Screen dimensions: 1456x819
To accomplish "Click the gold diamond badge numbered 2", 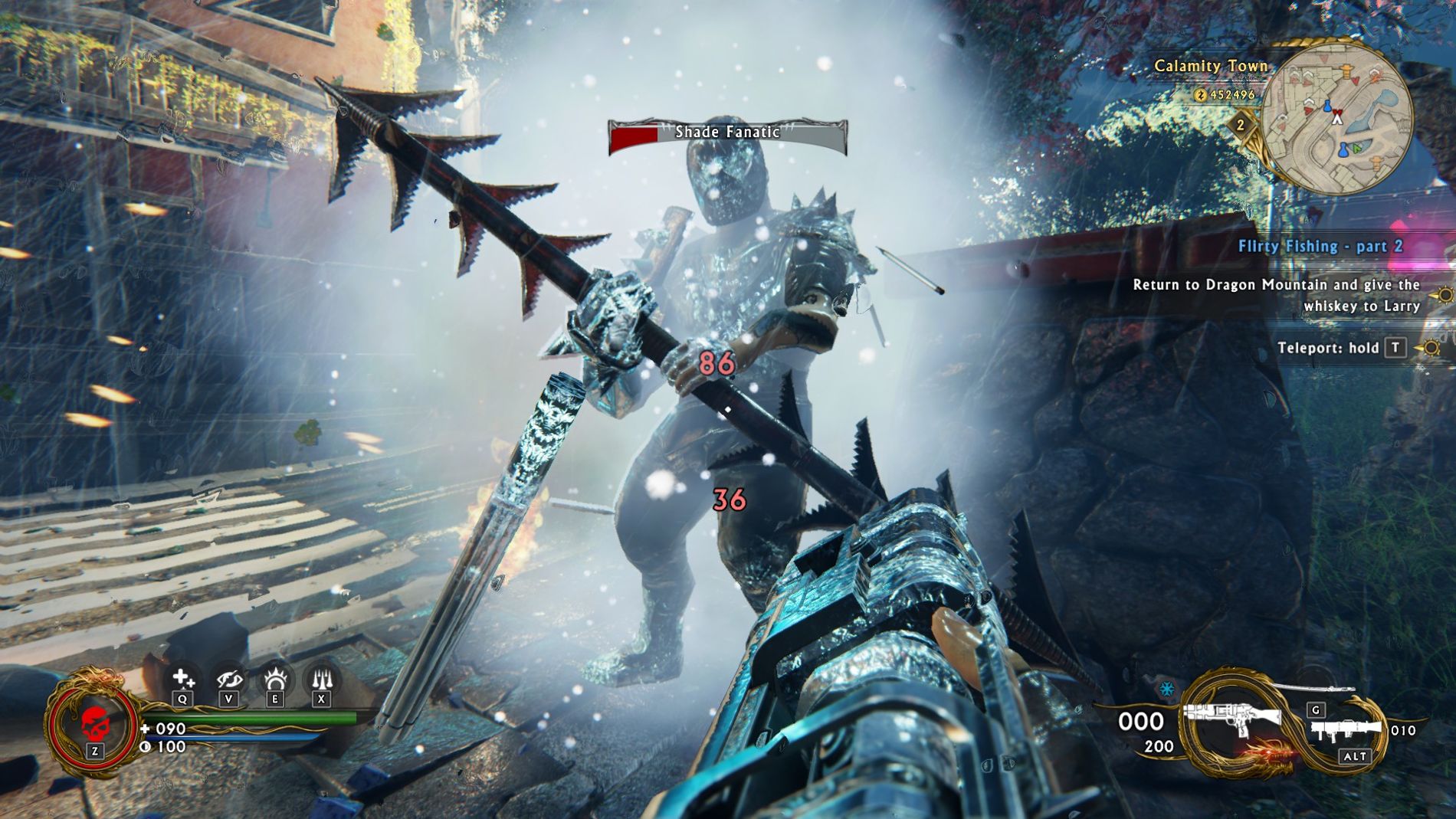I will [1241, 124].
